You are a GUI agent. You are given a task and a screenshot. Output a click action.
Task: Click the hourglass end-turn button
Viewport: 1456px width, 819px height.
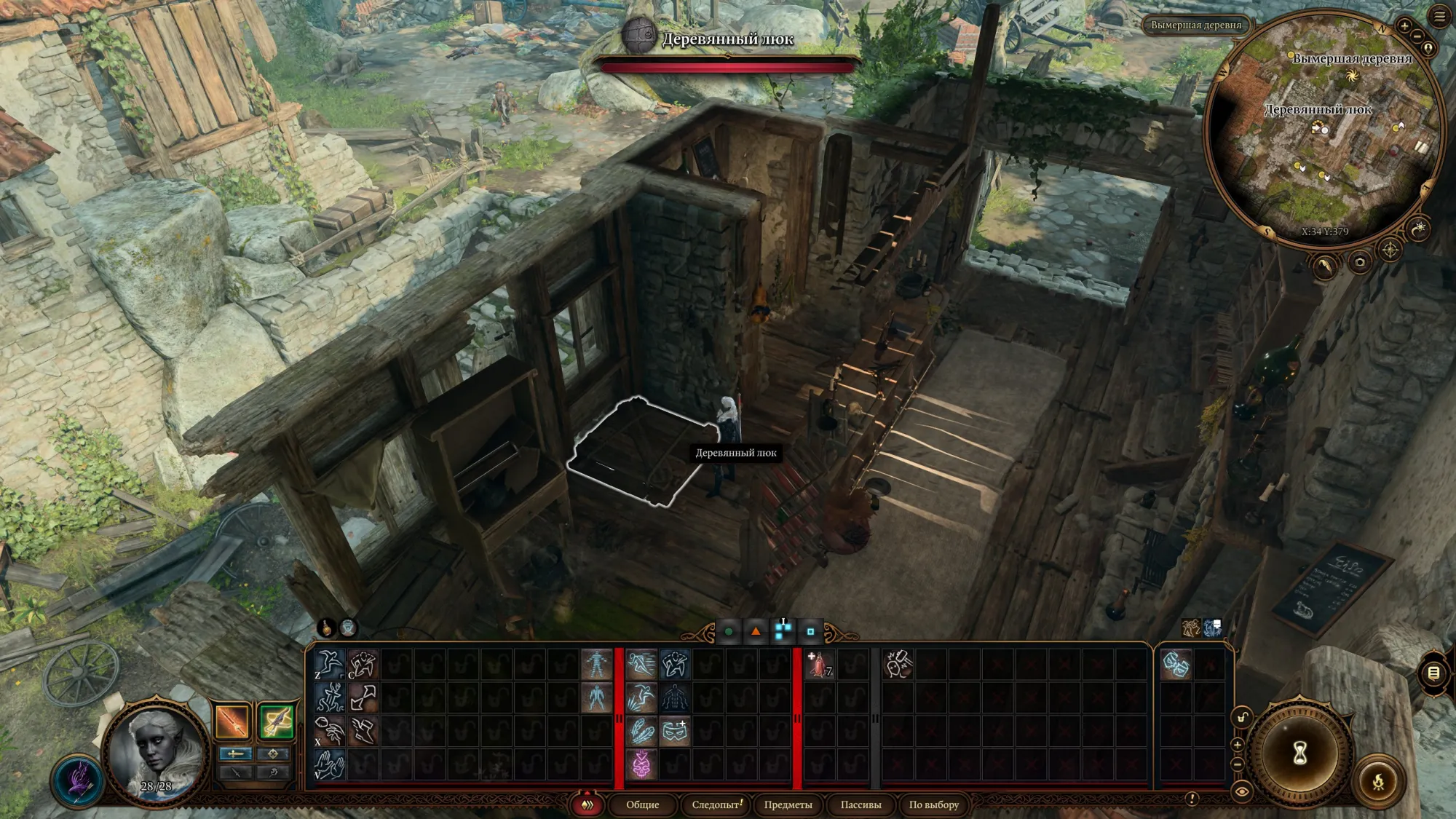point(1299,753)
